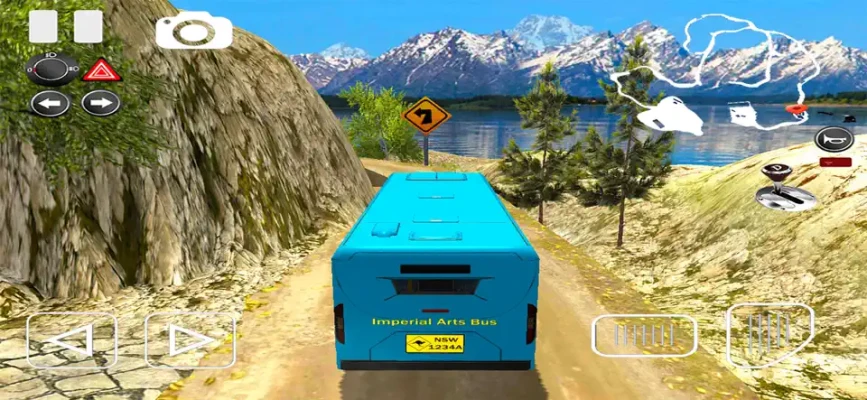Pause the game with the pause button
Viewport: 867px width, 400px height.
[x=66, y=27]
